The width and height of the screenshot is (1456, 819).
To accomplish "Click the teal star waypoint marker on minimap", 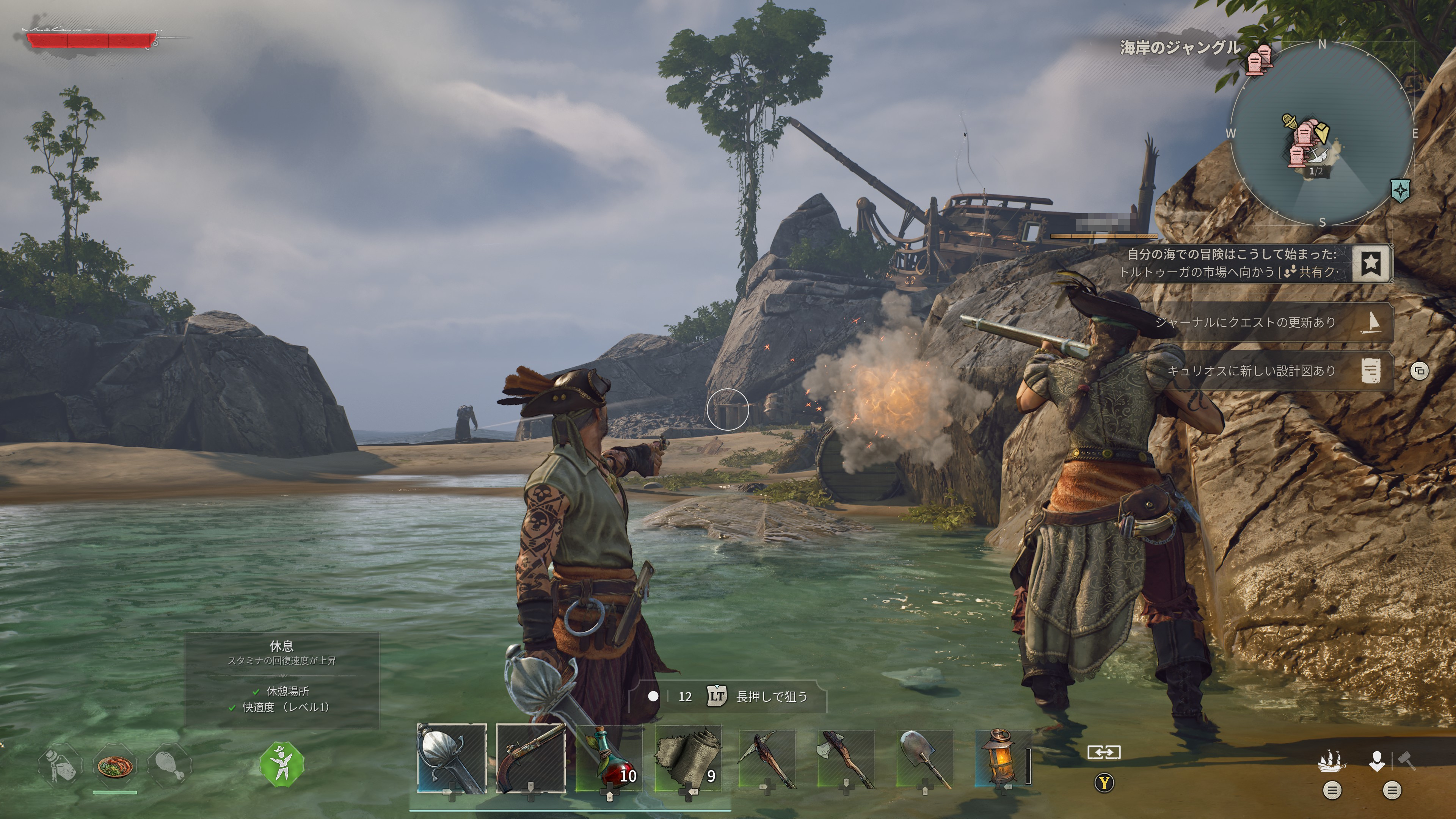I will point(1400,191).
